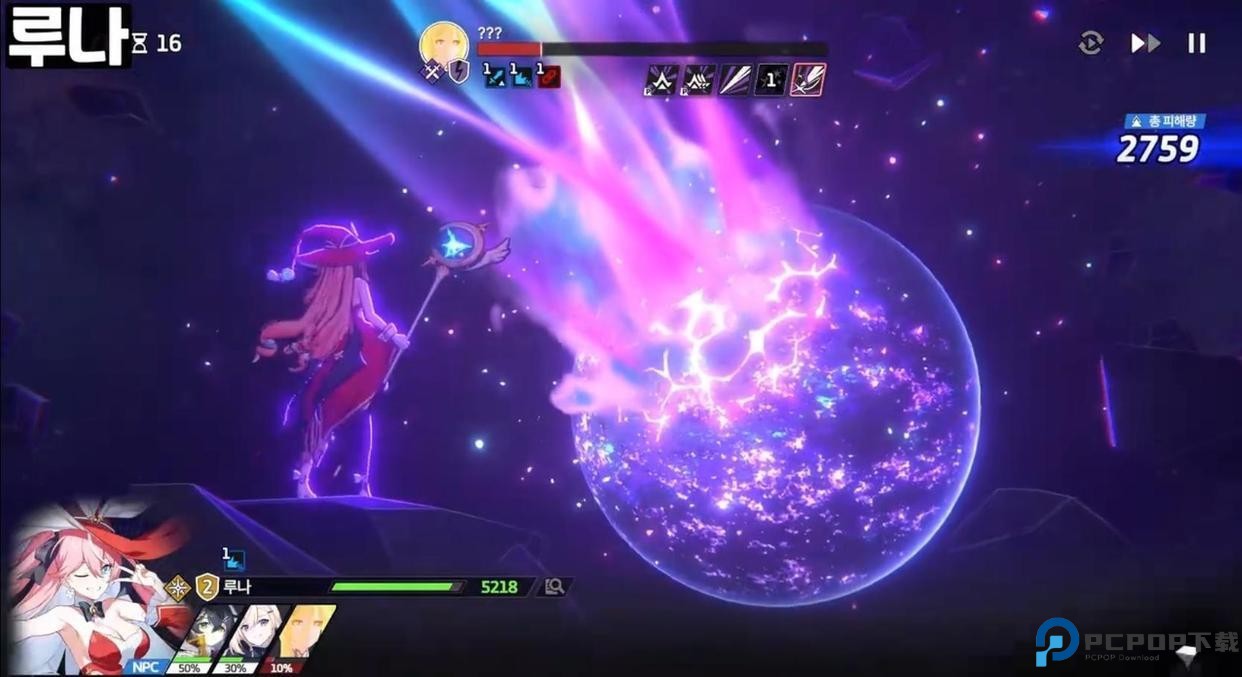Check the red chain debuff icon
This screenshot has height=677, width=1242.
[549, 76]
